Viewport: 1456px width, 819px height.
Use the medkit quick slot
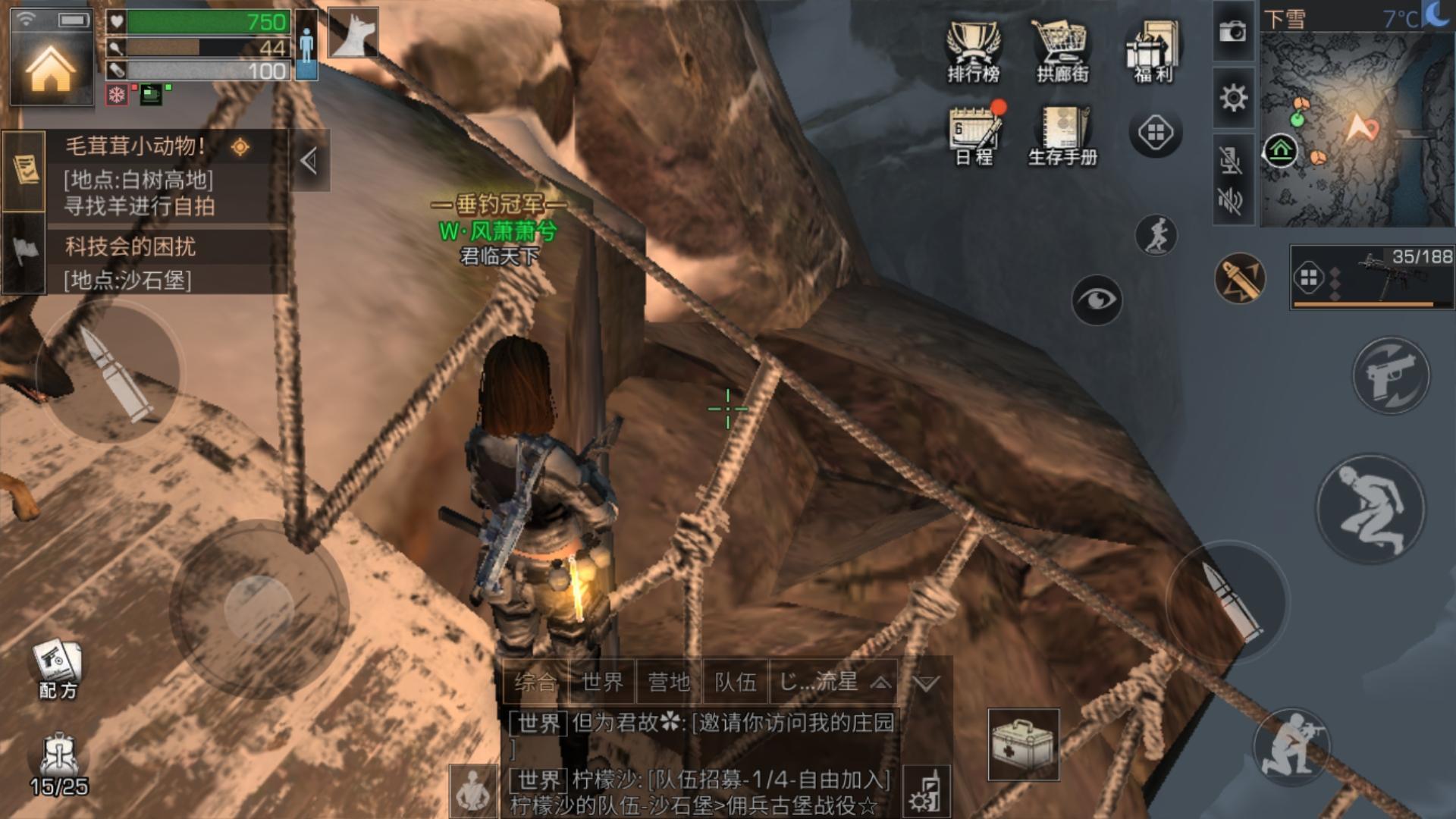click(x=1023, y=745)
